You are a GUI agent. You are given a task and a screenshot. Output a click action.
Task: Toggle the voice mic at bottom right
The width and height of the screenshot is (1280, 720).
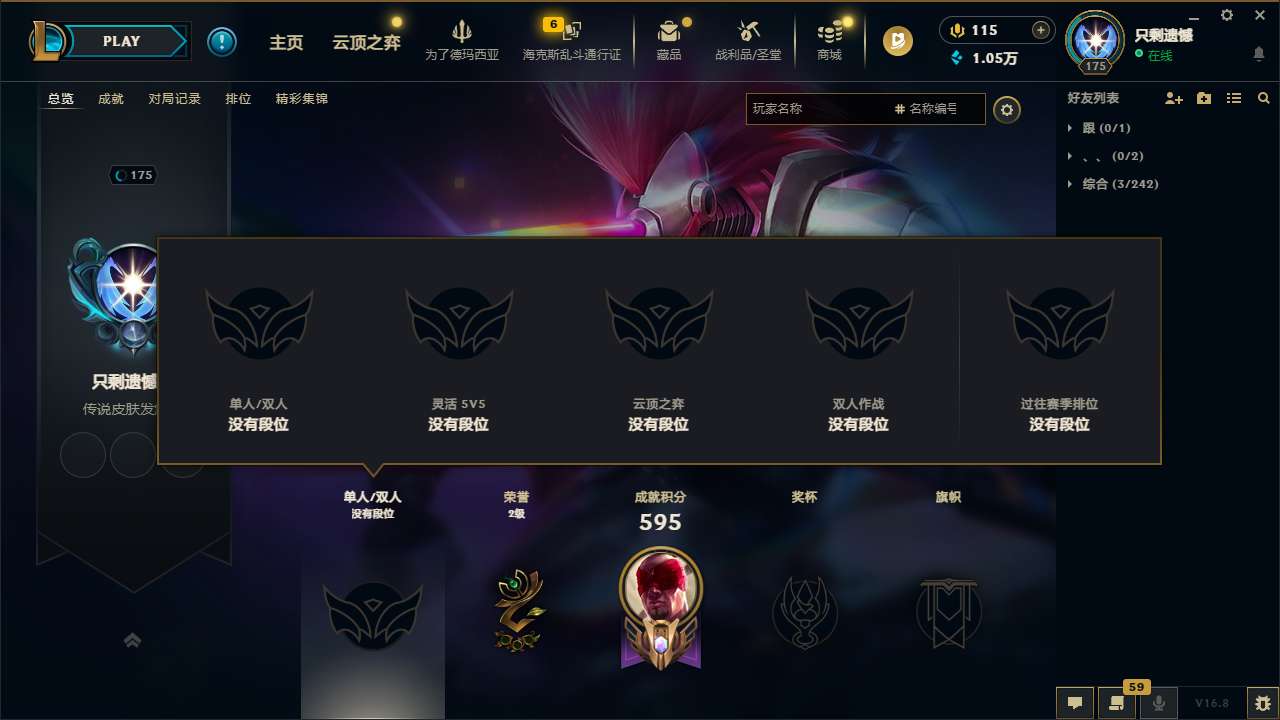coord(1158,703)
